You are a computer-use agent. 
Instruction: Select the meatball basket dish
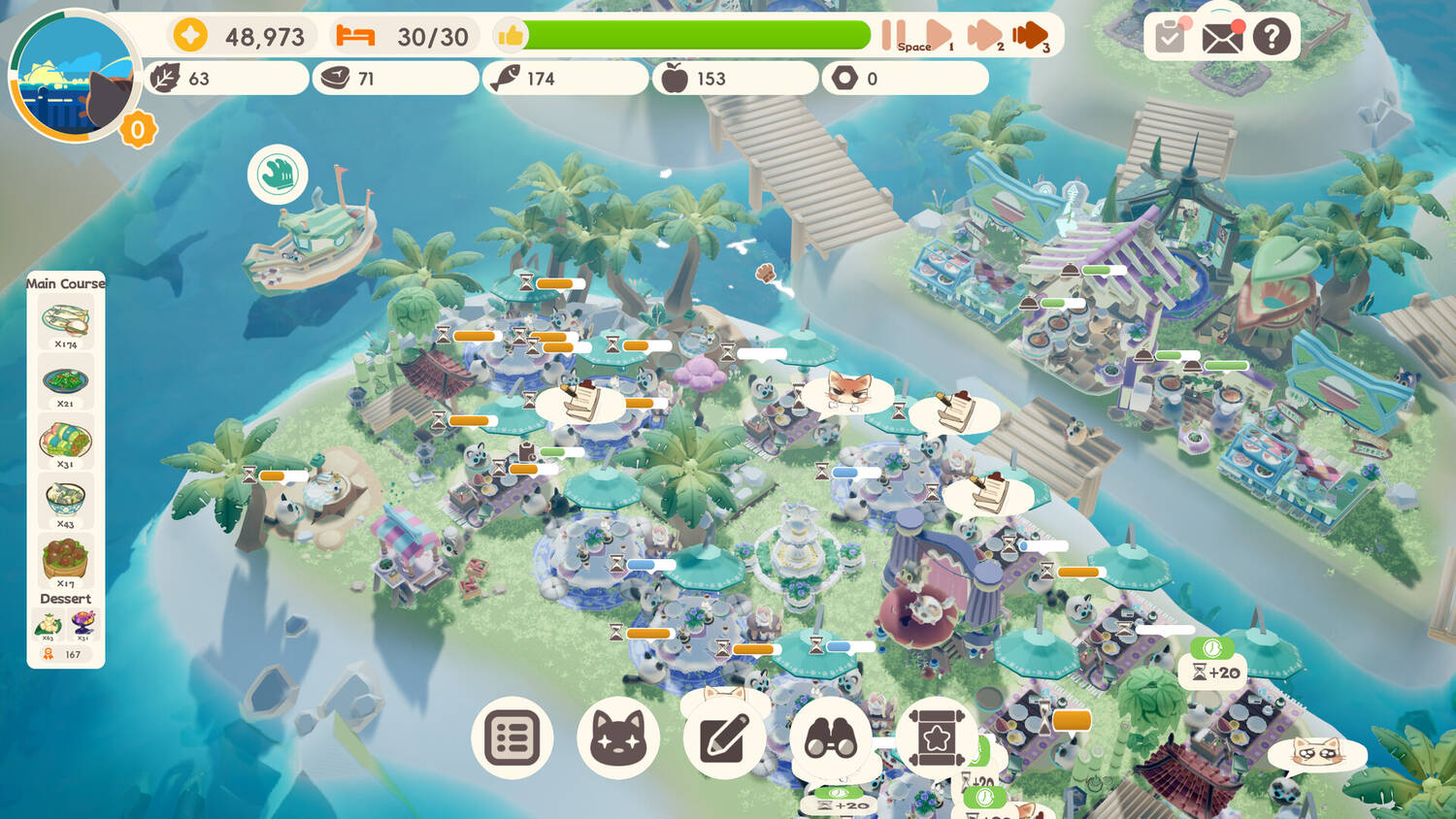[65, 560]
